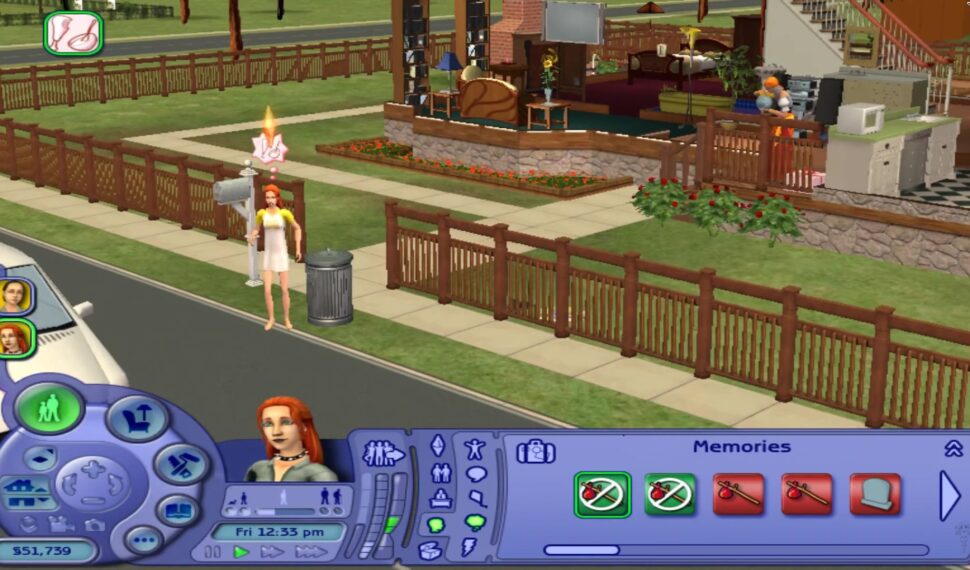Screen dimensions: 970x570
Task: Select the brown-haired Sim portrait
Action: (x=15, y=296)
